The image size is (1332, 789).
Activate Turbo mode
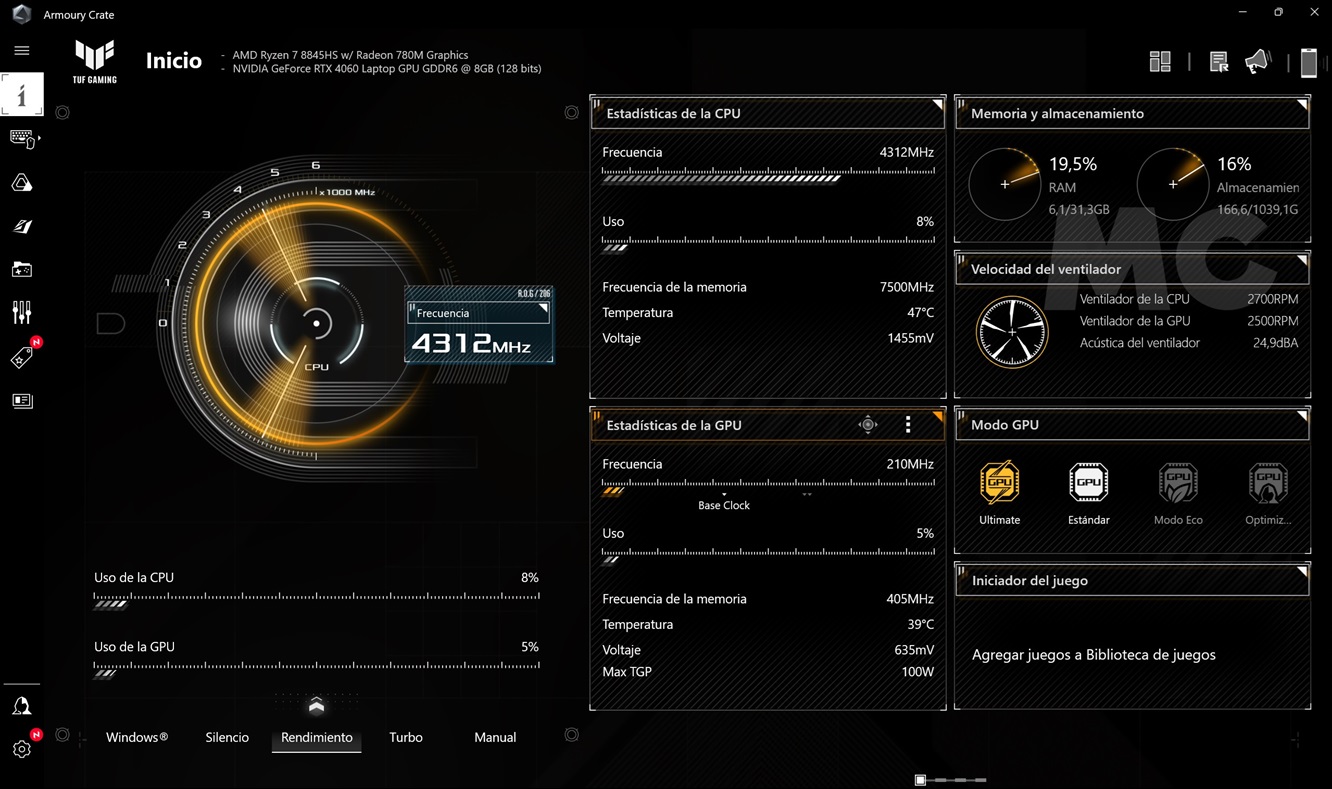pos(406,737)
